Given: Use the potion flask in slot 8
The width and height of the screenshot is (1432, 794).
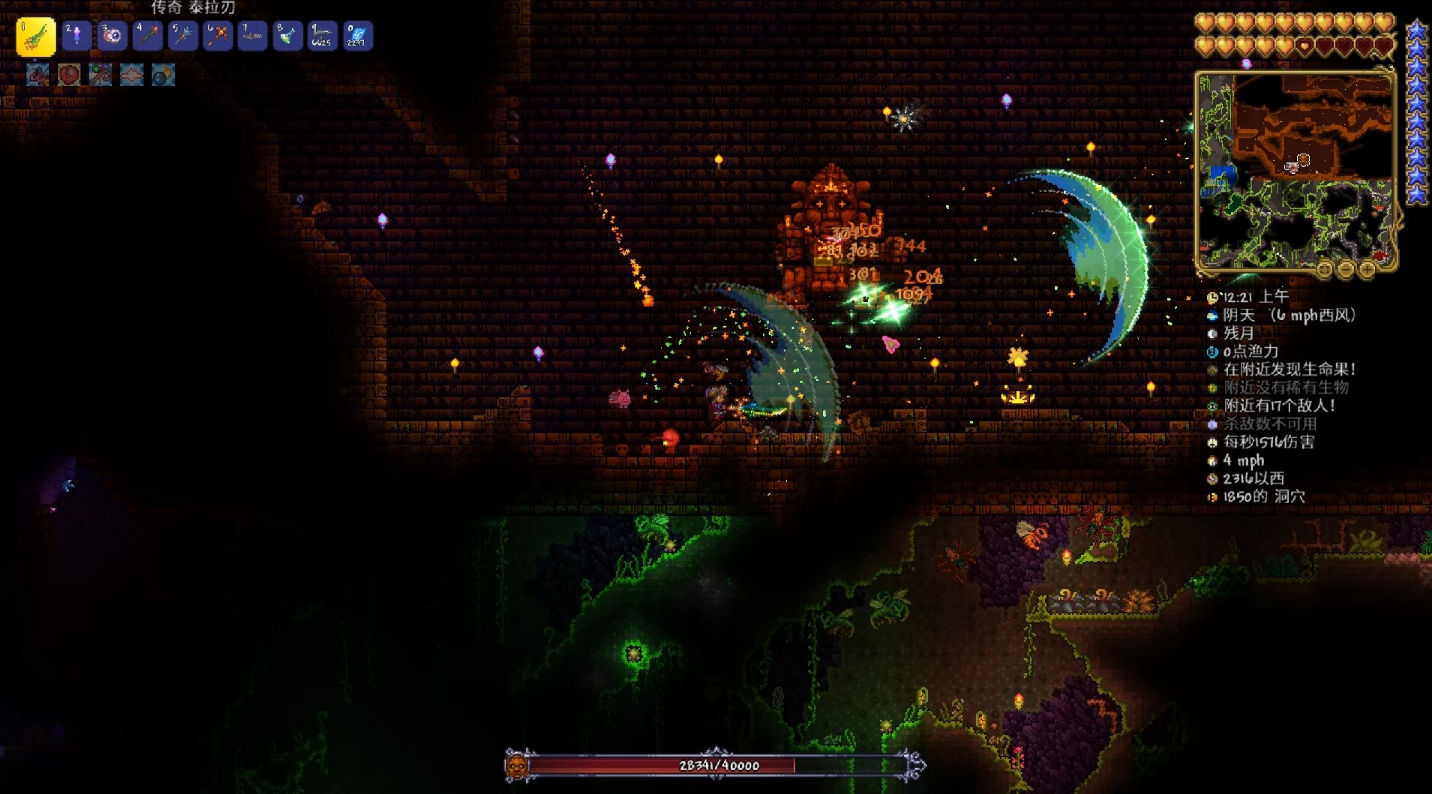Looking at the screenshot, I should pyautogui.click(x=287, y=36).
